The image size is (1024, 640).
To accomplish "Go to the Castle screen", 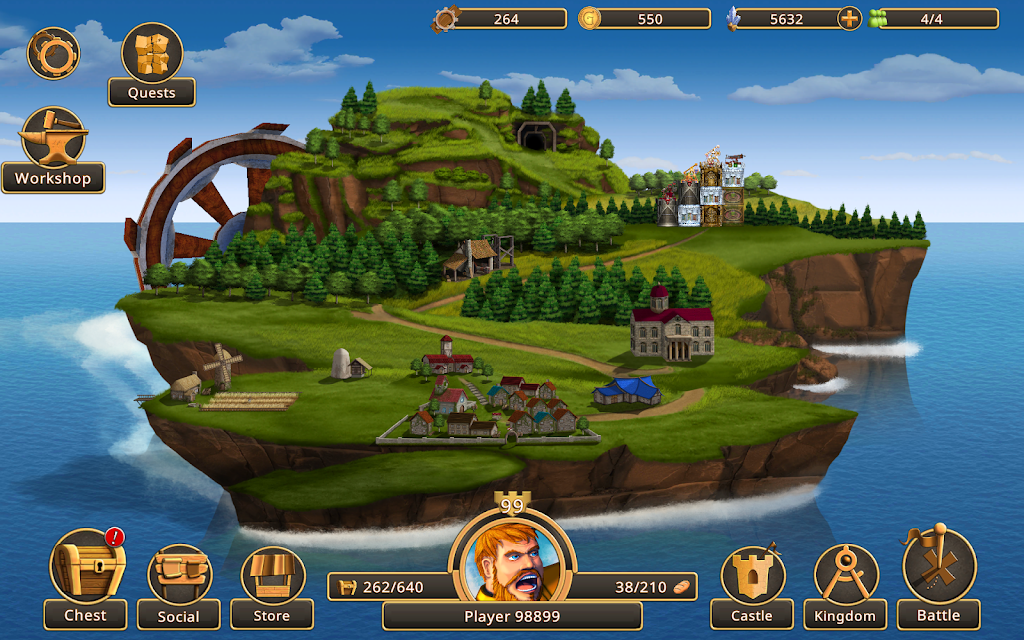I will point(752,585).
